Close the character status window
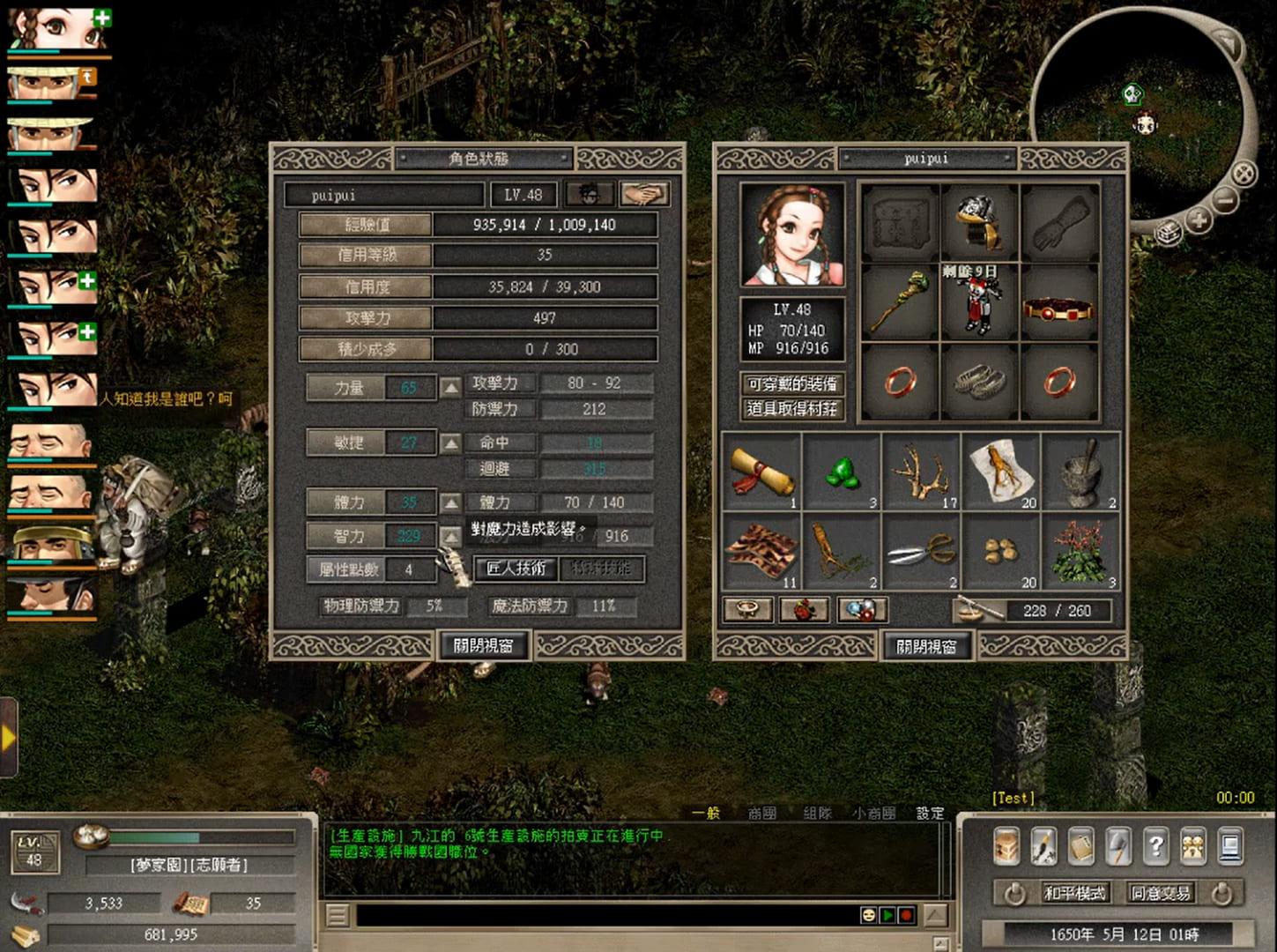The image size is (1277, 952). click(482, 645)
